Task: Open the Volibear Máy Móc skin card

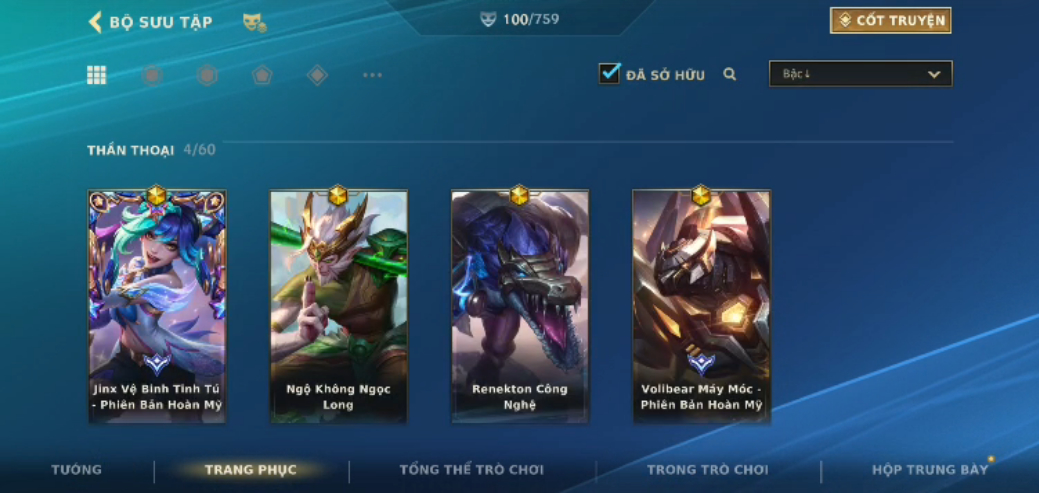Action: tap(701, 305)
